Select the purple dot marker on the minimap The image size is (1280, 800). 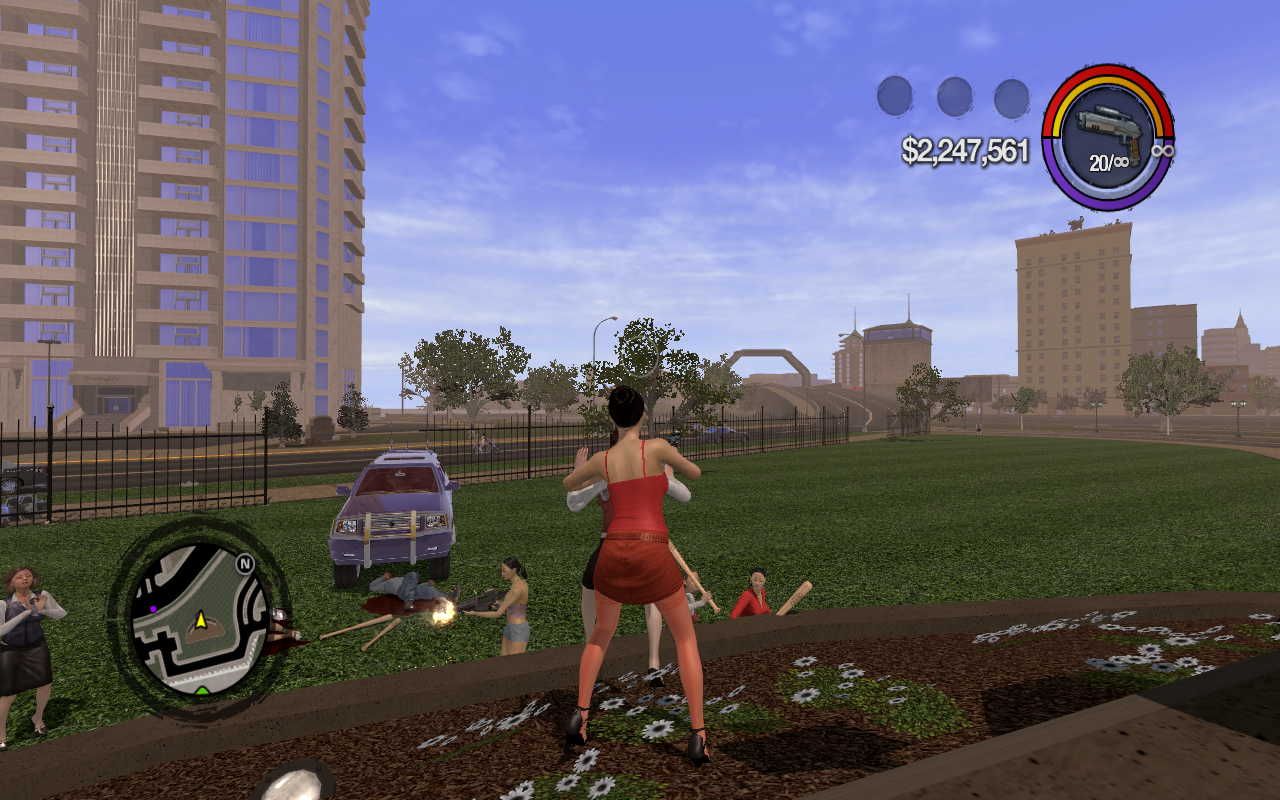pyautogui.click(x=153, y=607)
